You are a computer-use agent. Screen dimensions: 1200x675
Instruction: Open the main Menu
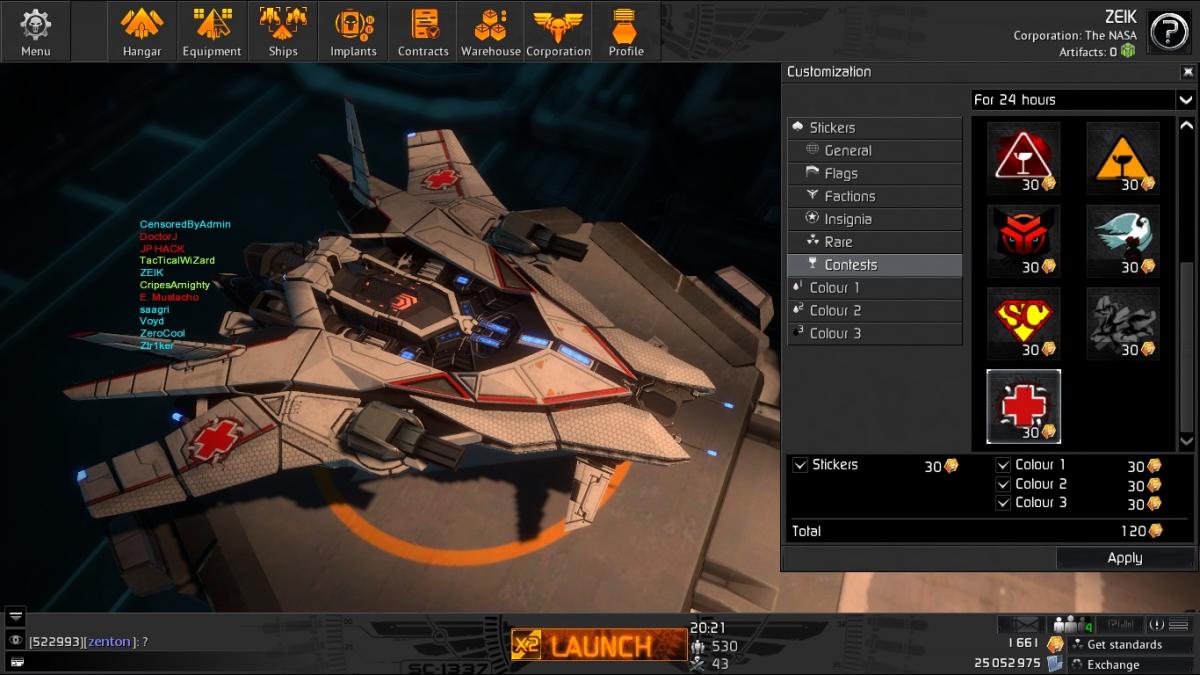point(36,31)
